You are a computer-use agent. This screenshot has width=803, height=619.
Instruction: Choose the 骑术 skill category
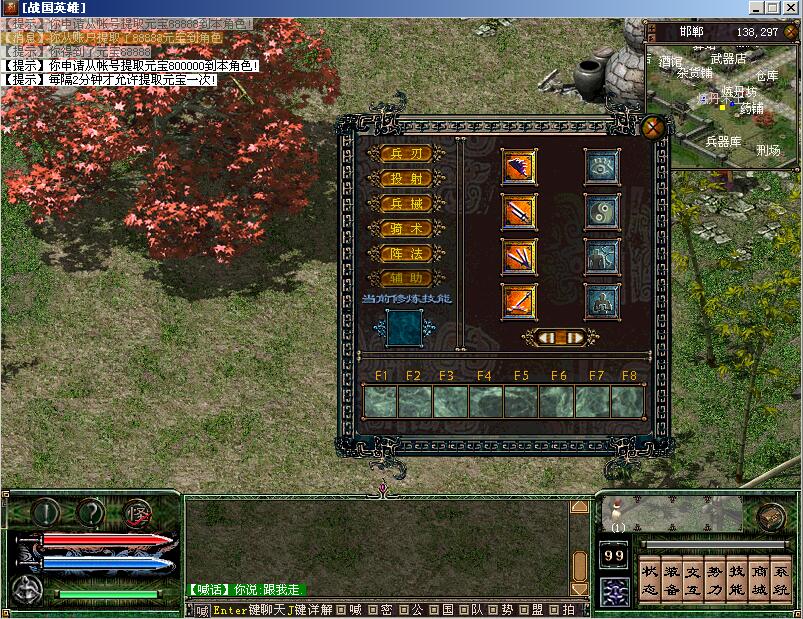pos(407,229)
